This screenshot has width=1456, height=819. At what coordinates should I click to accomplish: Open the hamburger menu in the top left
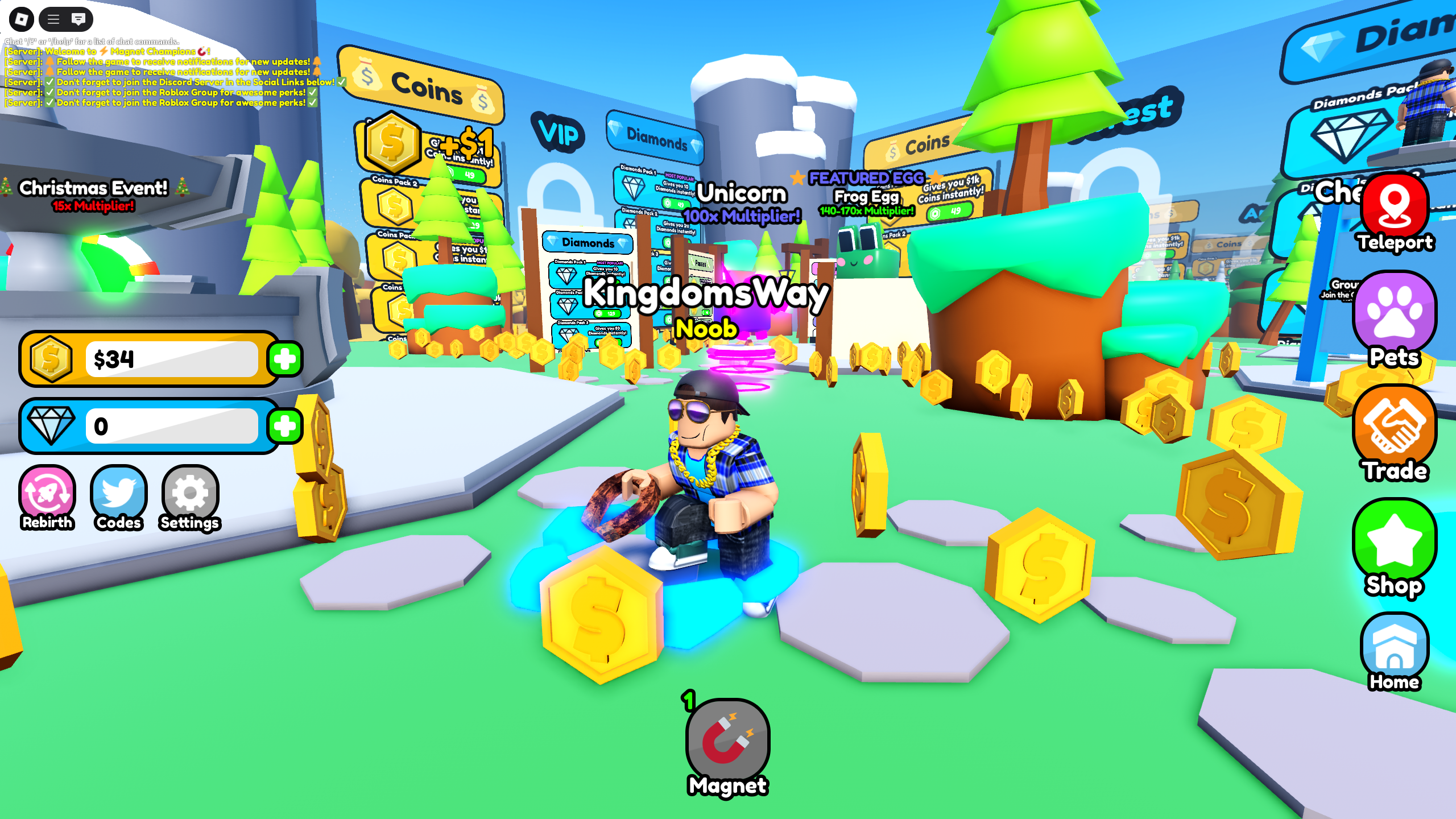point(54,19)
